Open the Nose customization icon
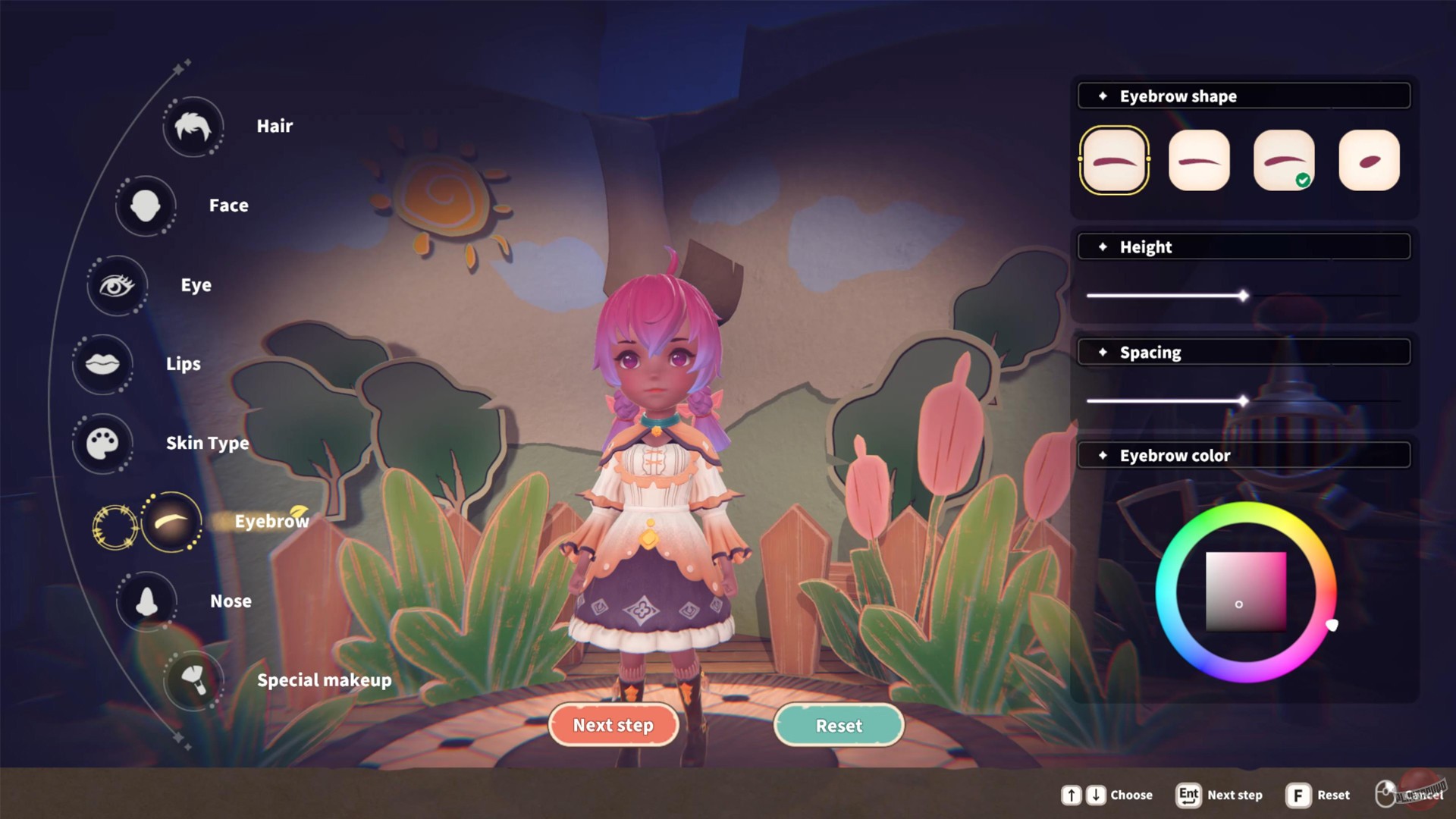Viewport: 1456px width, 819px height. [147, 600]
